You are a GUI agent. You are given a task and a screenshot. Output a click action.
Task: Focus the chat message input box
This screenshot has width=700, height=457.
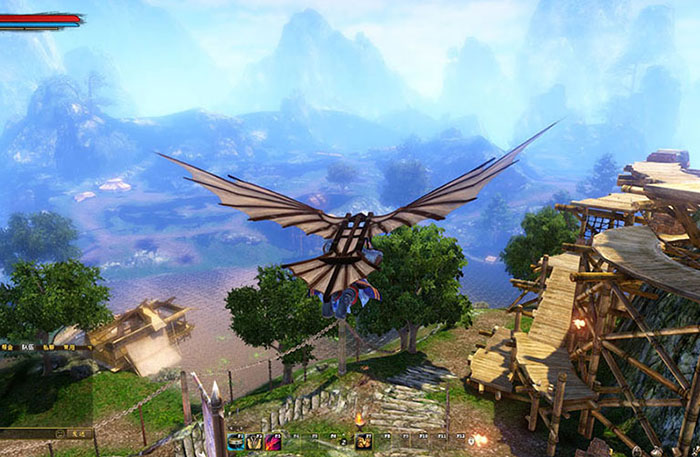click(x=28, y=434)
